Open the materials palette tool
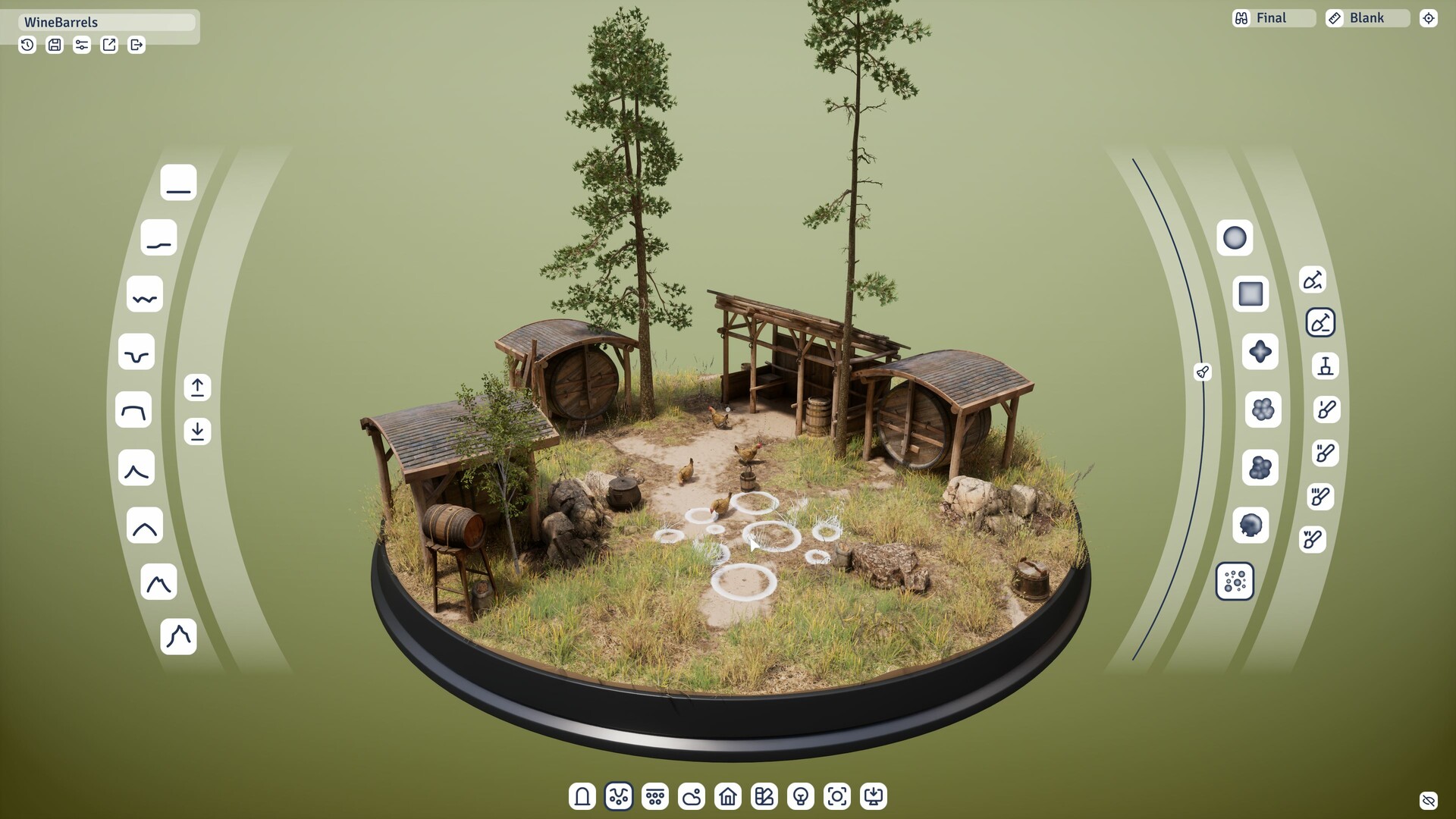The image size is (1456, 819). pos(764,796)
